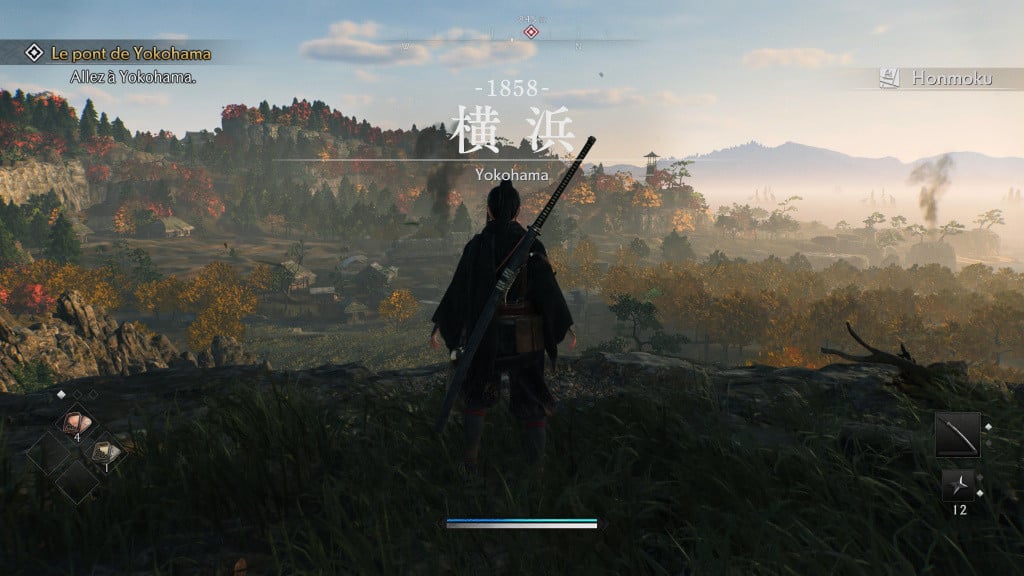This screenshot has height=576, width=1024.
Task: Click the red quest marker on the compass
Action: click(531, 32)
